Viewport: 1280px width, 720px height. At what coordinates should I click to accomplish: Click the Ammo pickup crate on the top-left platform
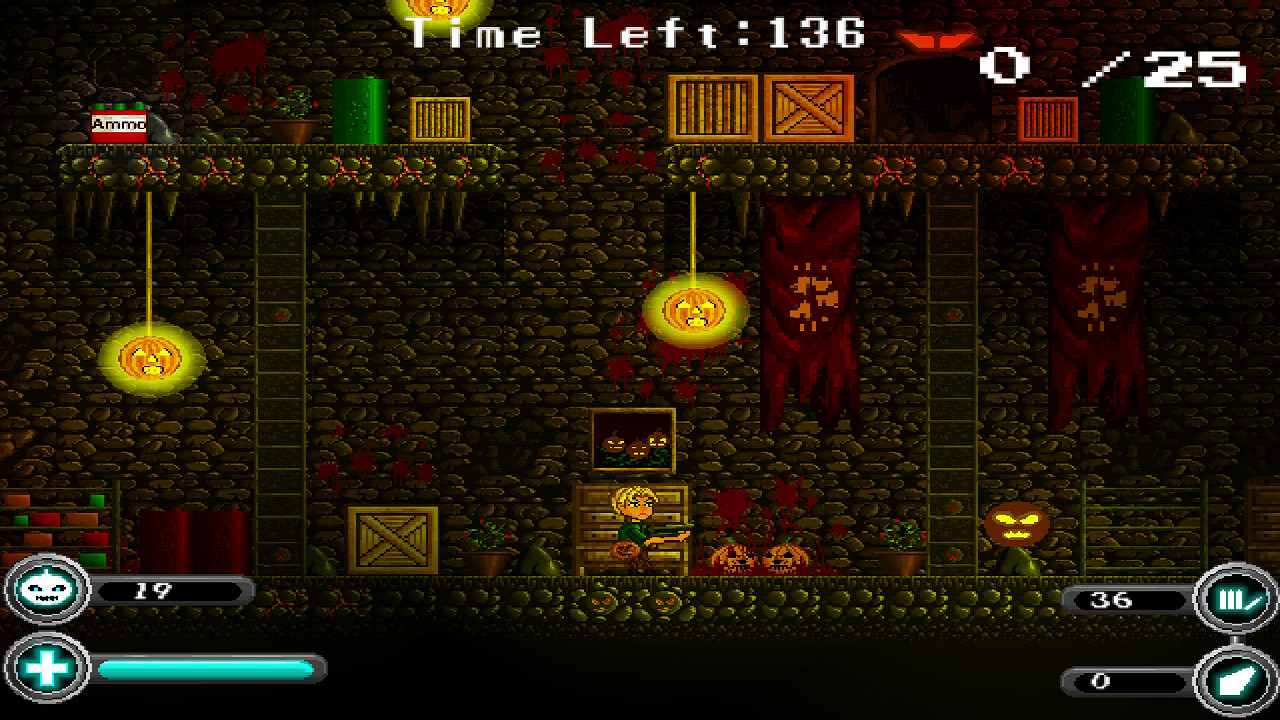pos(117,126)
